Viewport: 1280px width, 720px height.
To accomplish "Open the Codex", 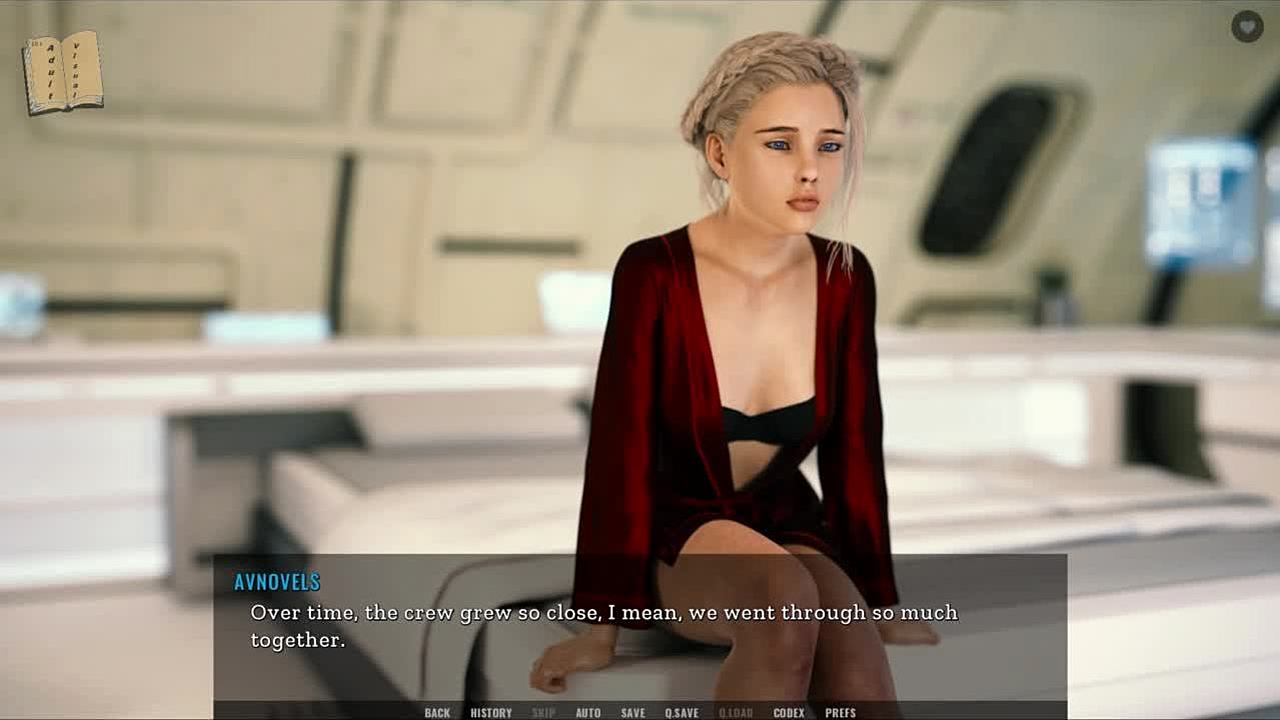I will coord(789,713).
